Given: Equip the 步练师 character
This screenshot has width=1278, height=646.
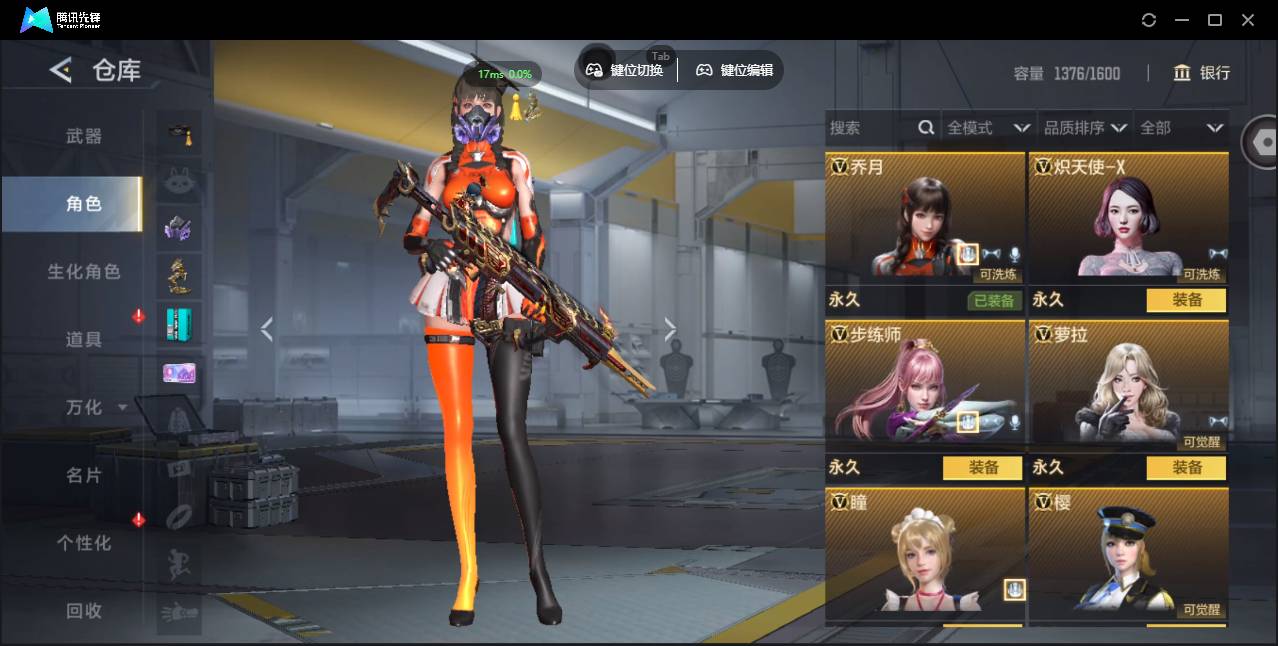Looking at the screenshot, I should (982, 467).
